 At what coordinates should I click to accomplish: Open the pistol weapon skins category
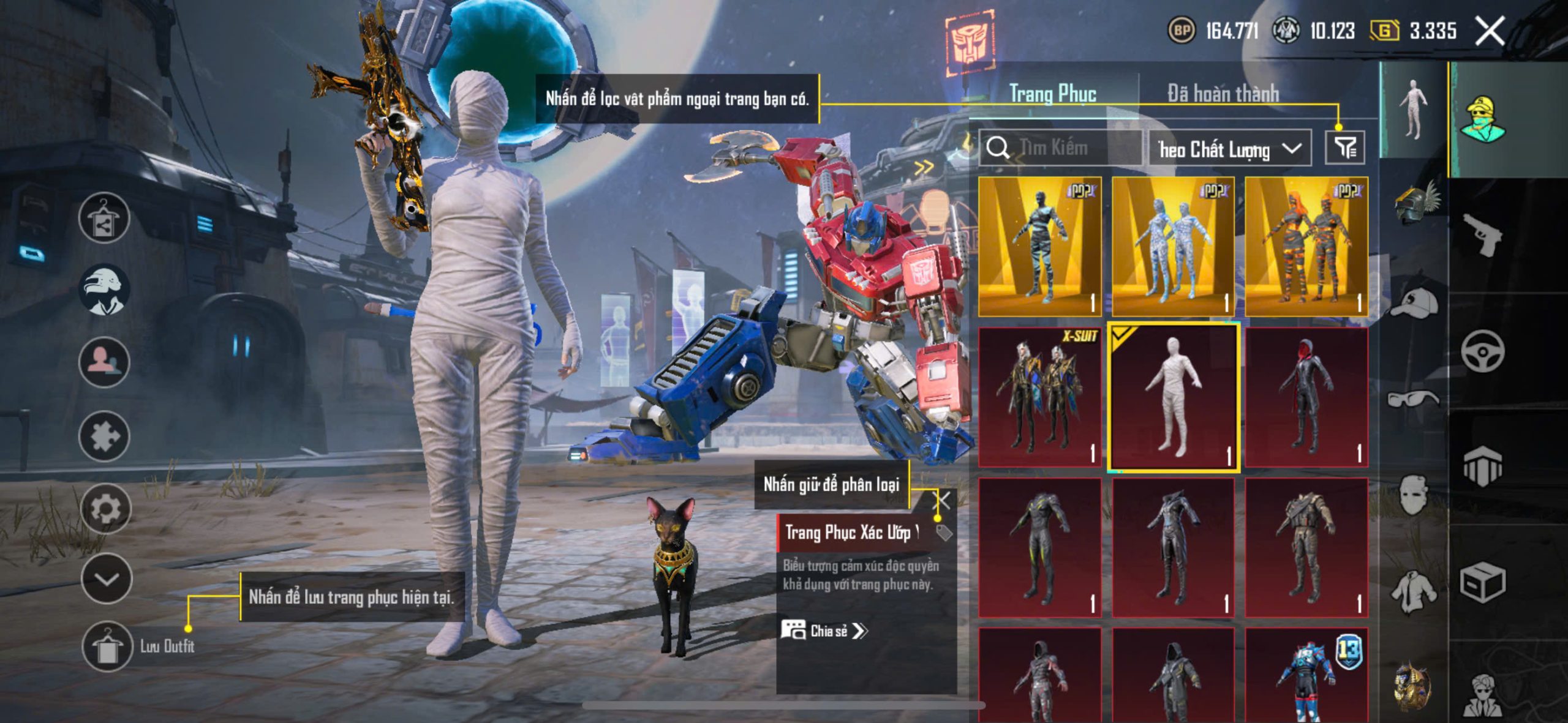1483,236
